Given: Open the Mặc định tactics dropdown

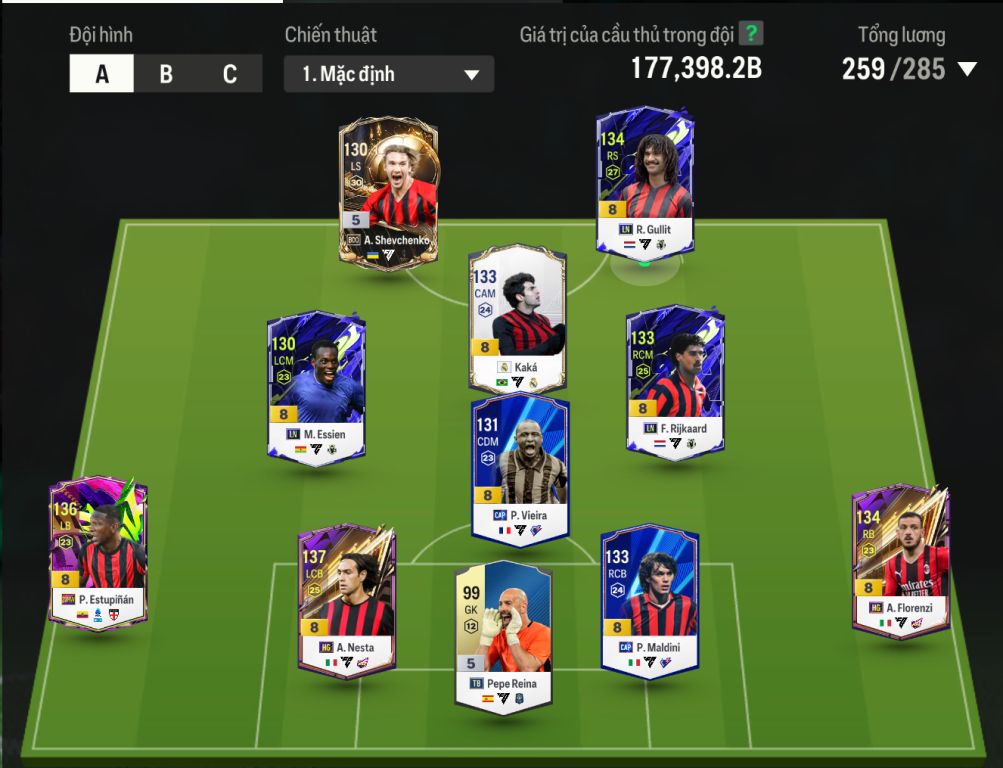Looking at the screenshot, I should [x=389, y=75].
